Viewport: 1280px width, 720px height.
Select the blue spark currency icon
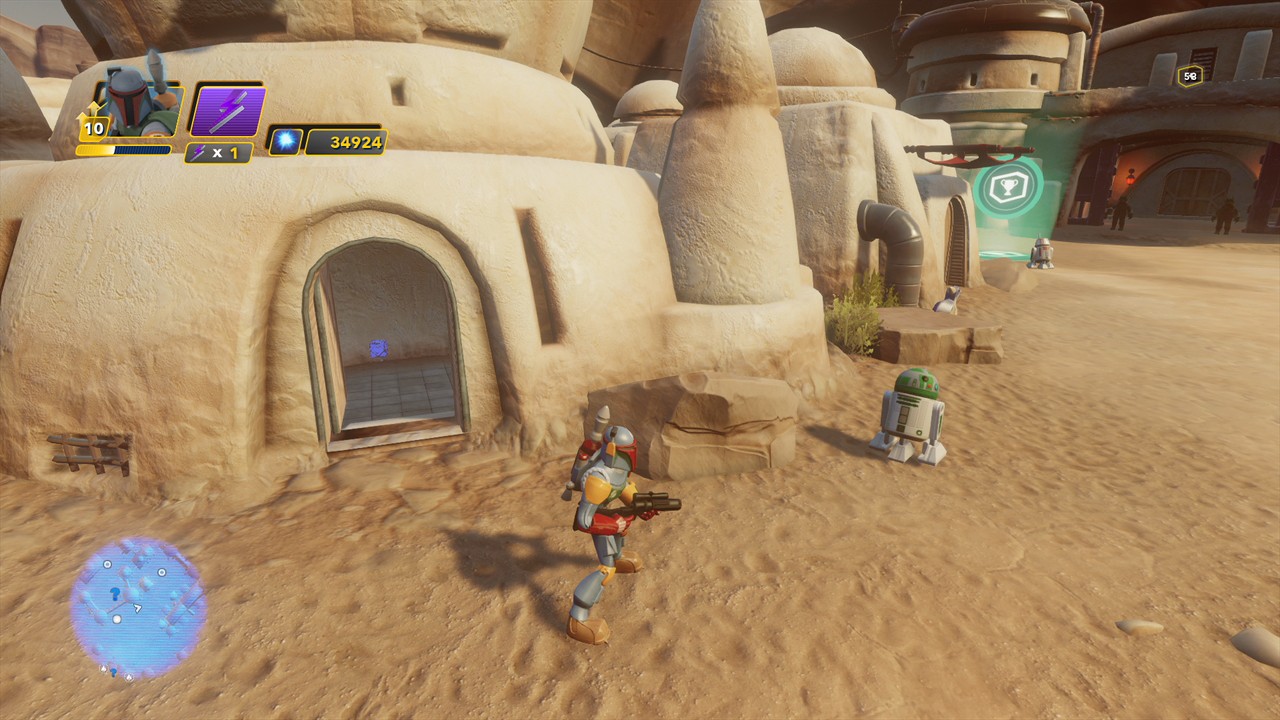[284, 142]
